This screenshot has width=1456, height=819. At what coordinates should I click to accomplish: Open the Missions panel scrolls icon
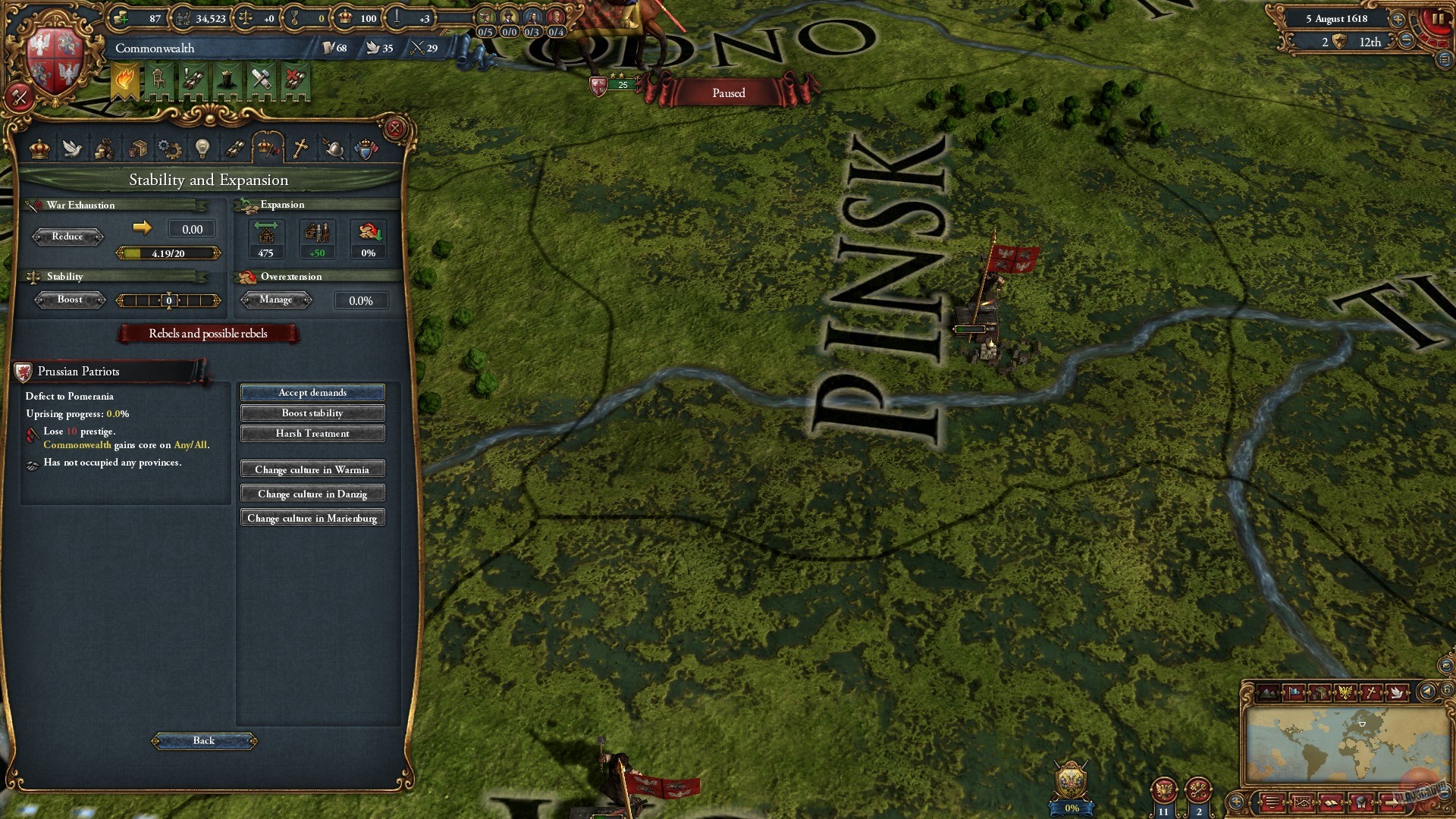click(x=234, y=149)
